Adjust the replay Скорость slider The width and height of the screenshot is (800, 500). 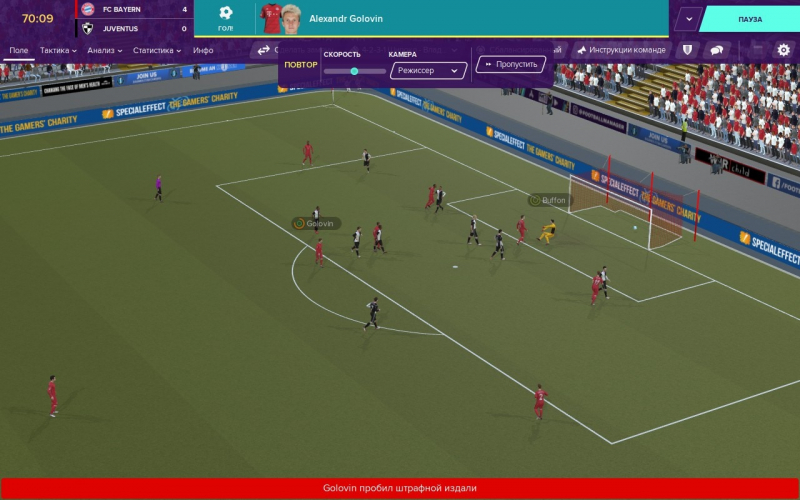(x=354, y=71)
